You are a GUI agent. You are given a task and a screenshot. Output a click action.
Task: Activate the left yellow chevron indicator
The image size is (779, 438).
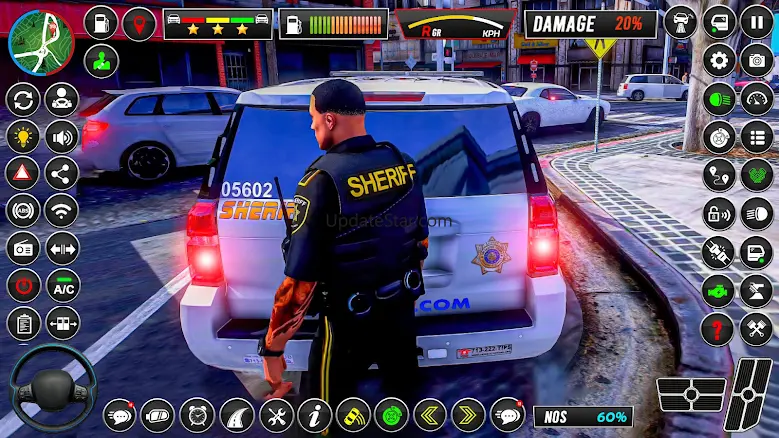click(x=430, y=414)
